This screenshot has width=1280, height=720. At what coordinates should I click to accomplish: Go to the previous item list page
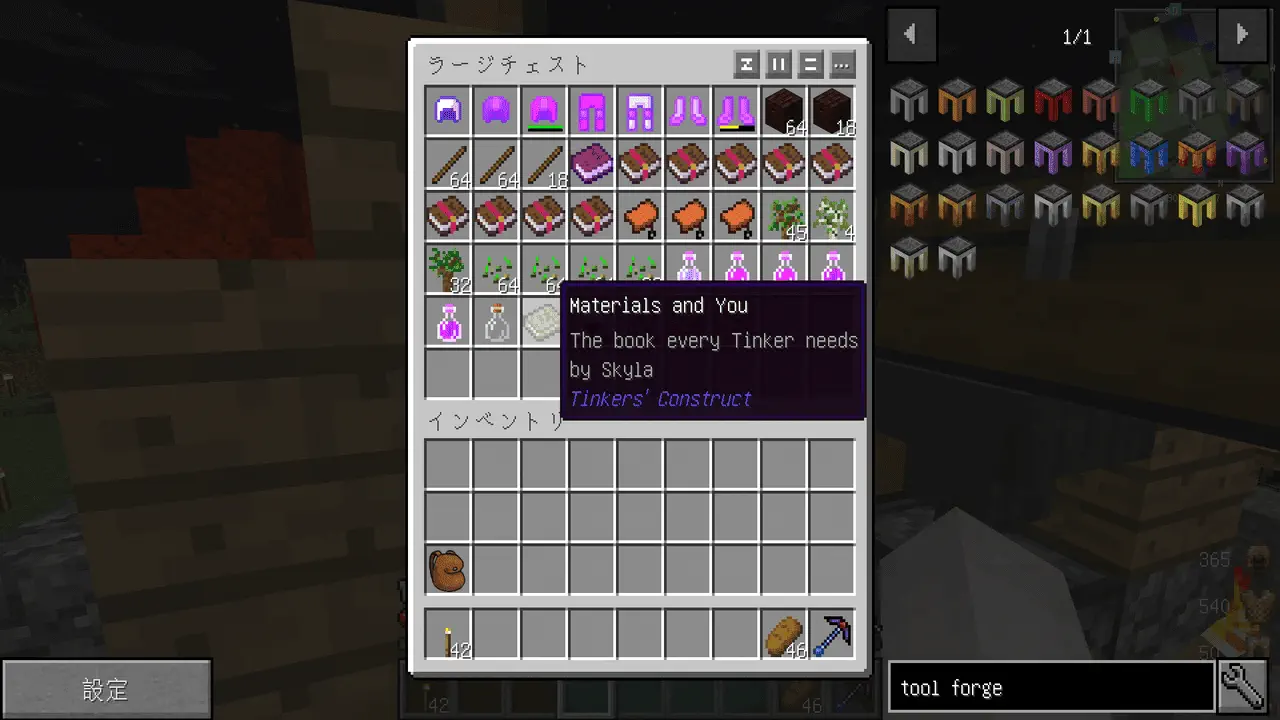tap(911, 35)
